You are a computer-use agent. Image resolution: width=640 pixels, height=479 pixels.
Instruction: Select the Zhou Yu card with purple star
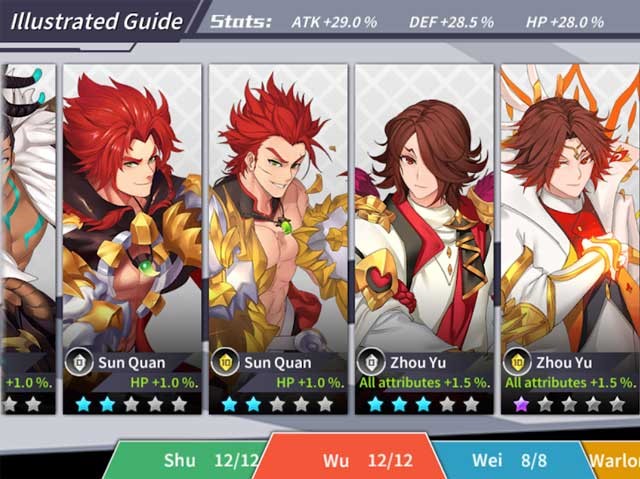coord(569,238)
